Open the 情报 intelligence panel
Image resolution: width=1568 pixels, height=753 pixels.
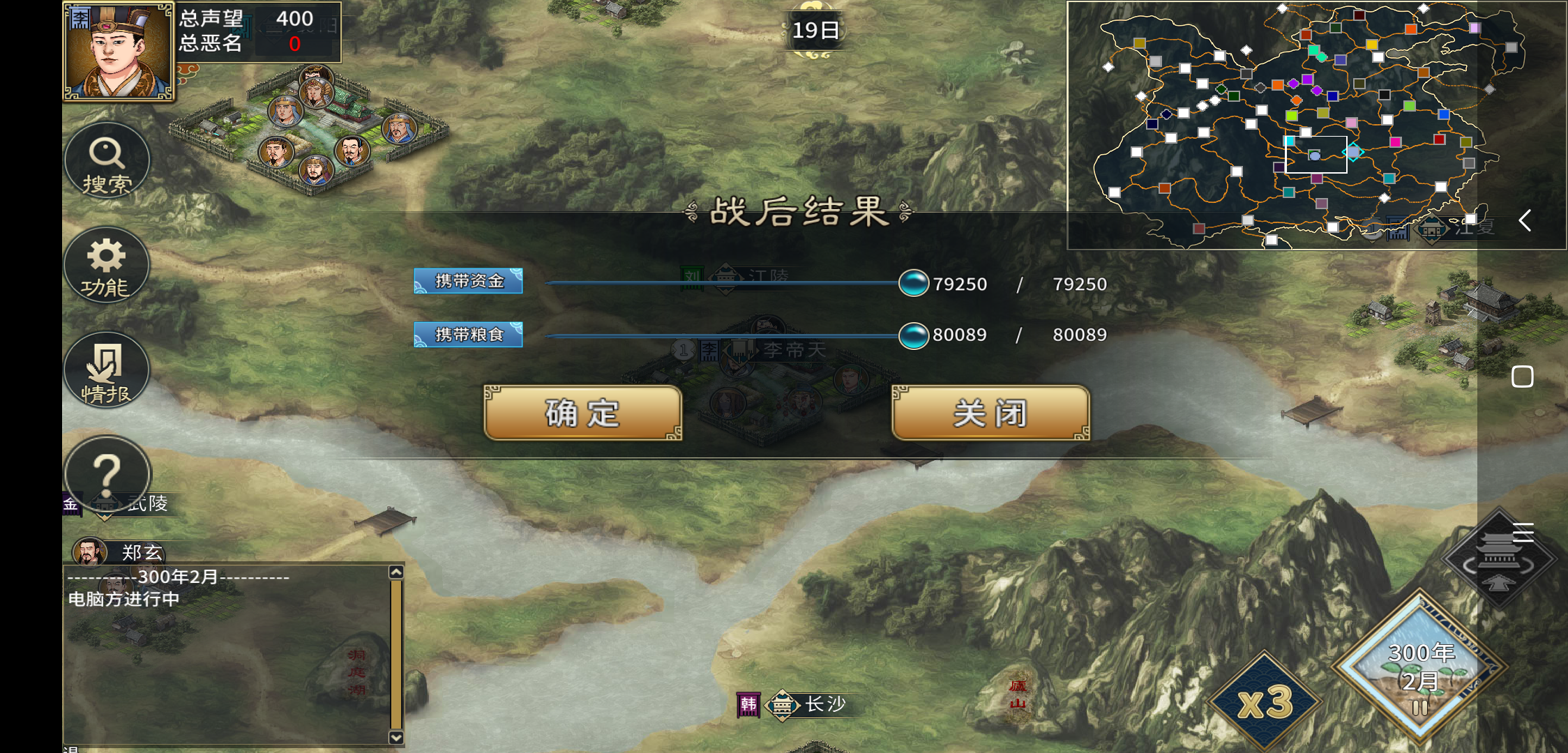click(107, 371)
